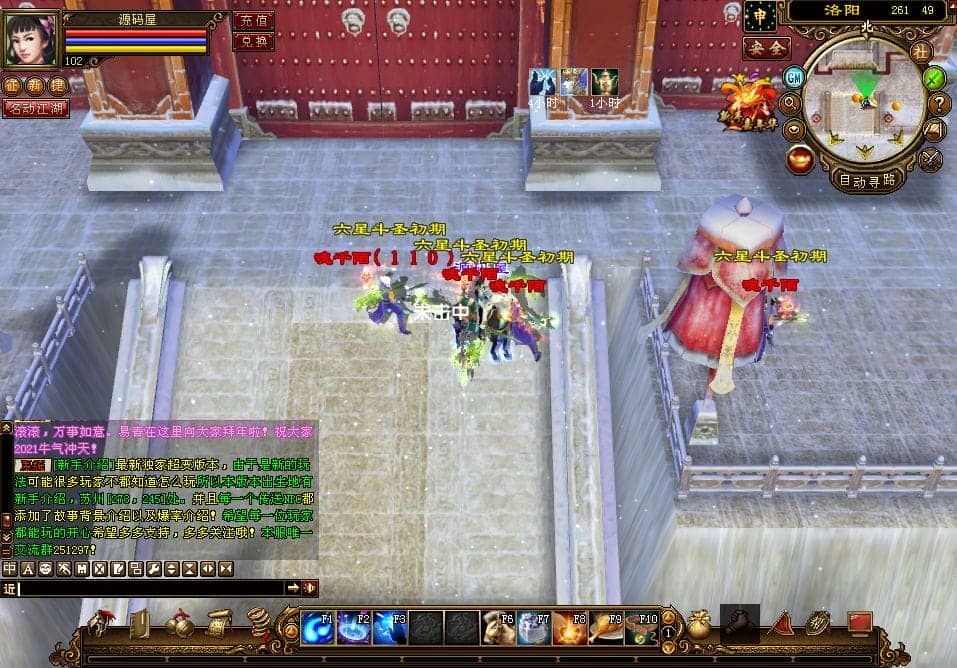This screenshot has height=668, width=957.
Task: Activate 自动寻路 auto-pathfinding
Action: click(x=867, y=181)
